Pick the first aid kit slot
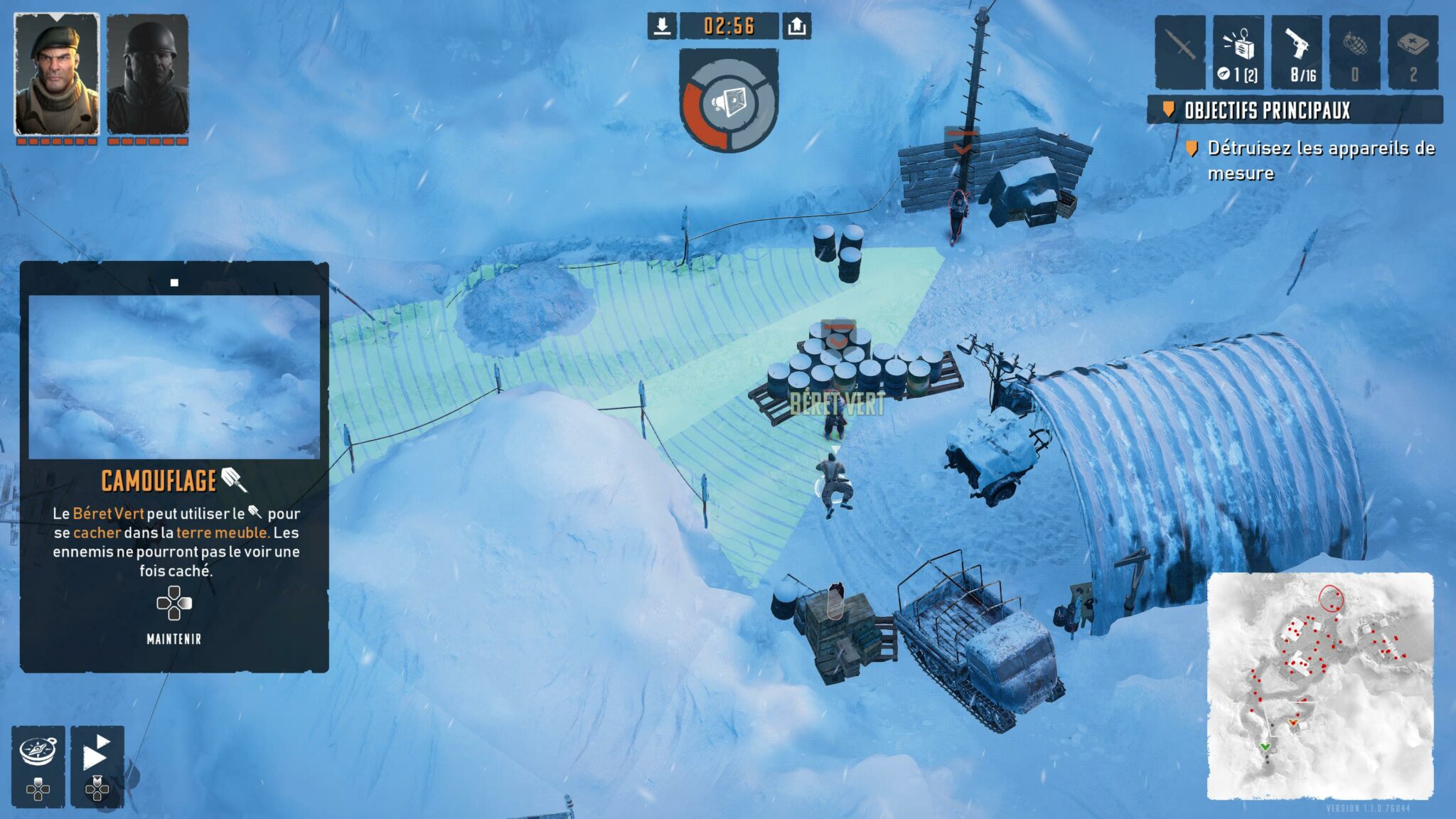 coord(1413,53)
